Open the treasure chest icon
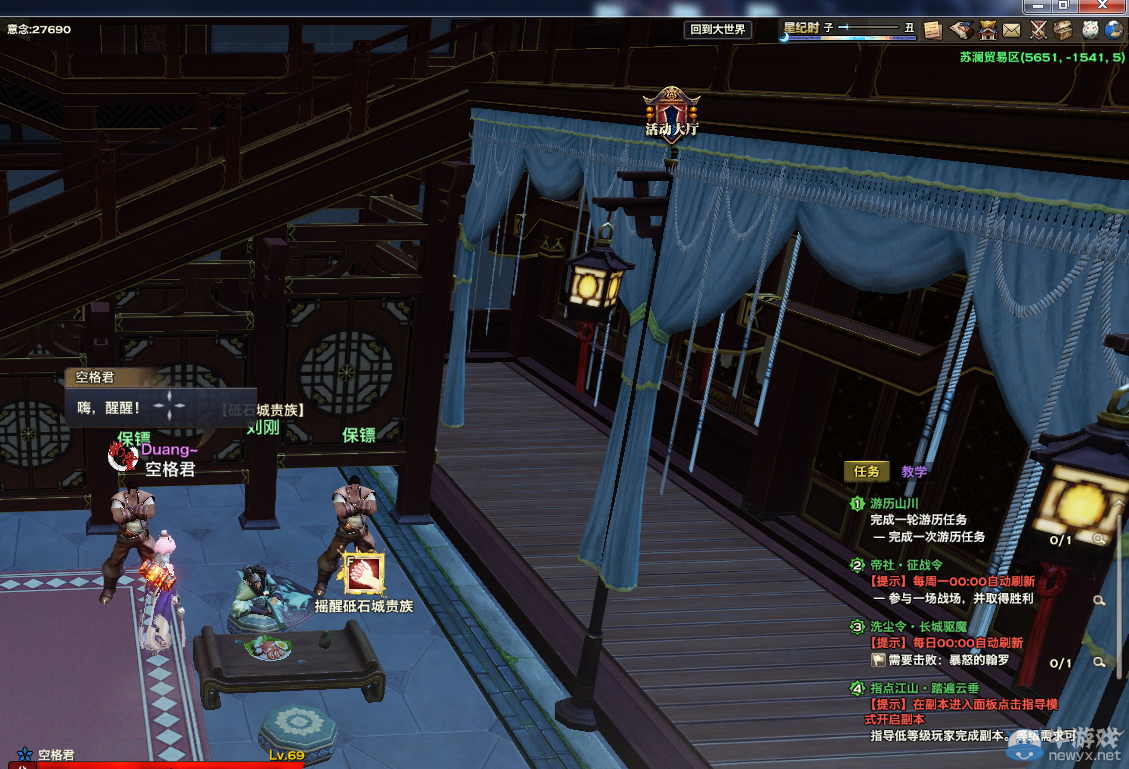This screenshot has height=769, width=1129. [1063, 30]
